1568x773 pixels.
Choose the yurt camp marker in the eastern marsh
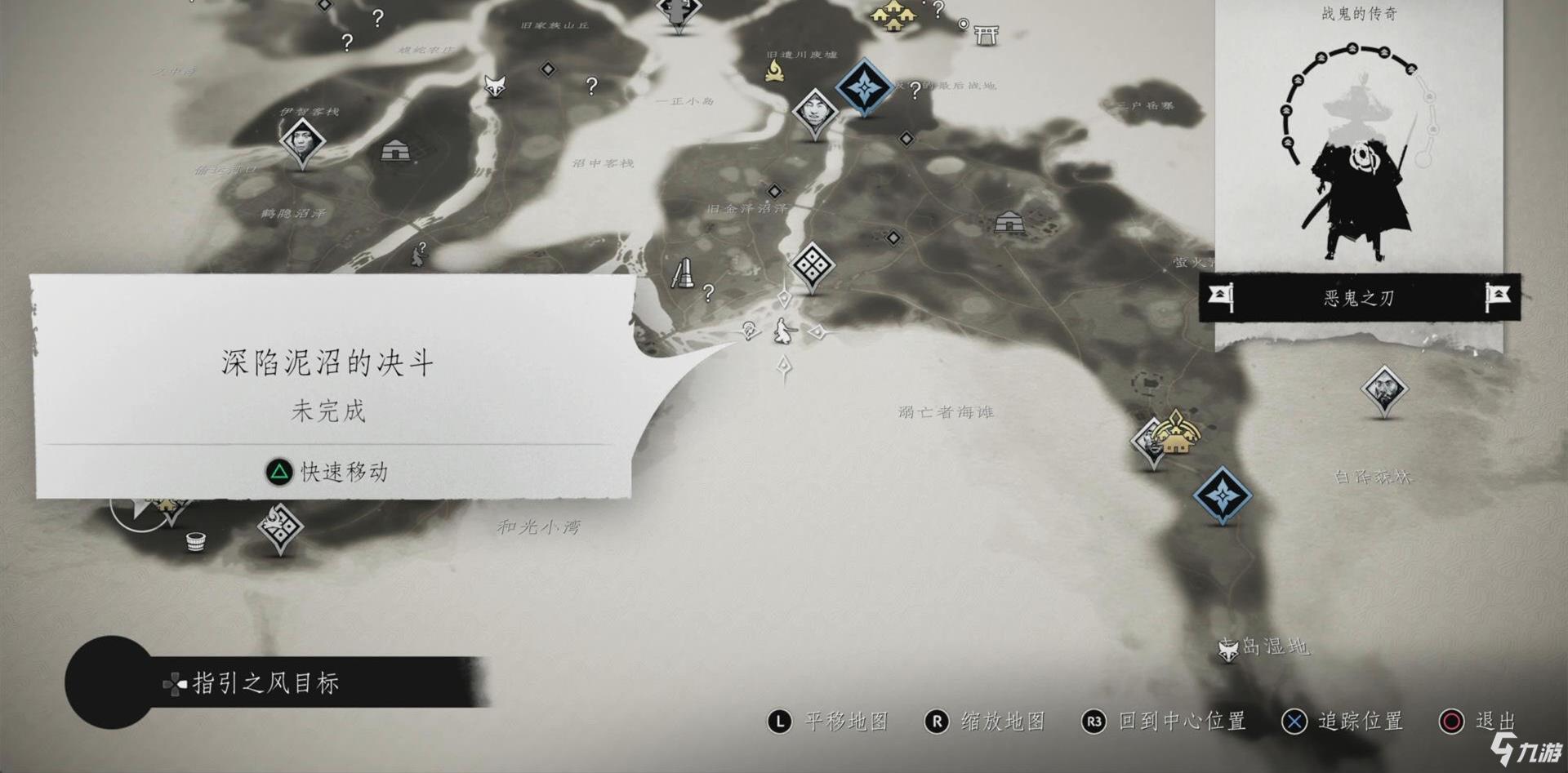click(1009, 221)
